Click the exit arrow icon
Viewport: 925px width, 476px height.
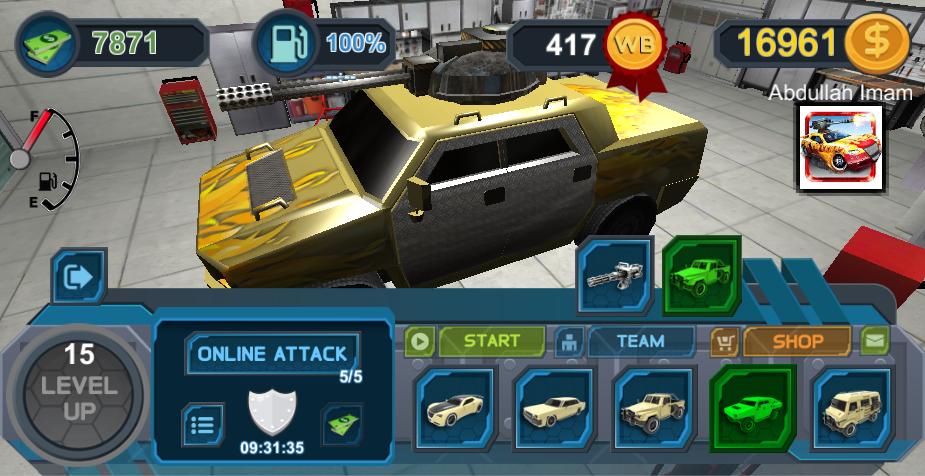(x=78, y=276)
